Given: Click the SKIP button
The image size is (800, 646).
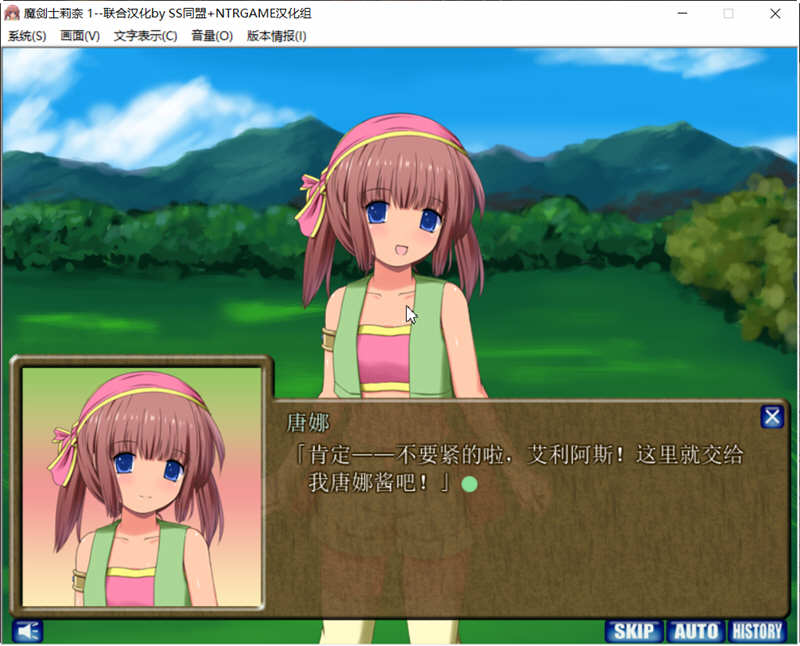Looking at the screenshot, I should coord(634,631).
